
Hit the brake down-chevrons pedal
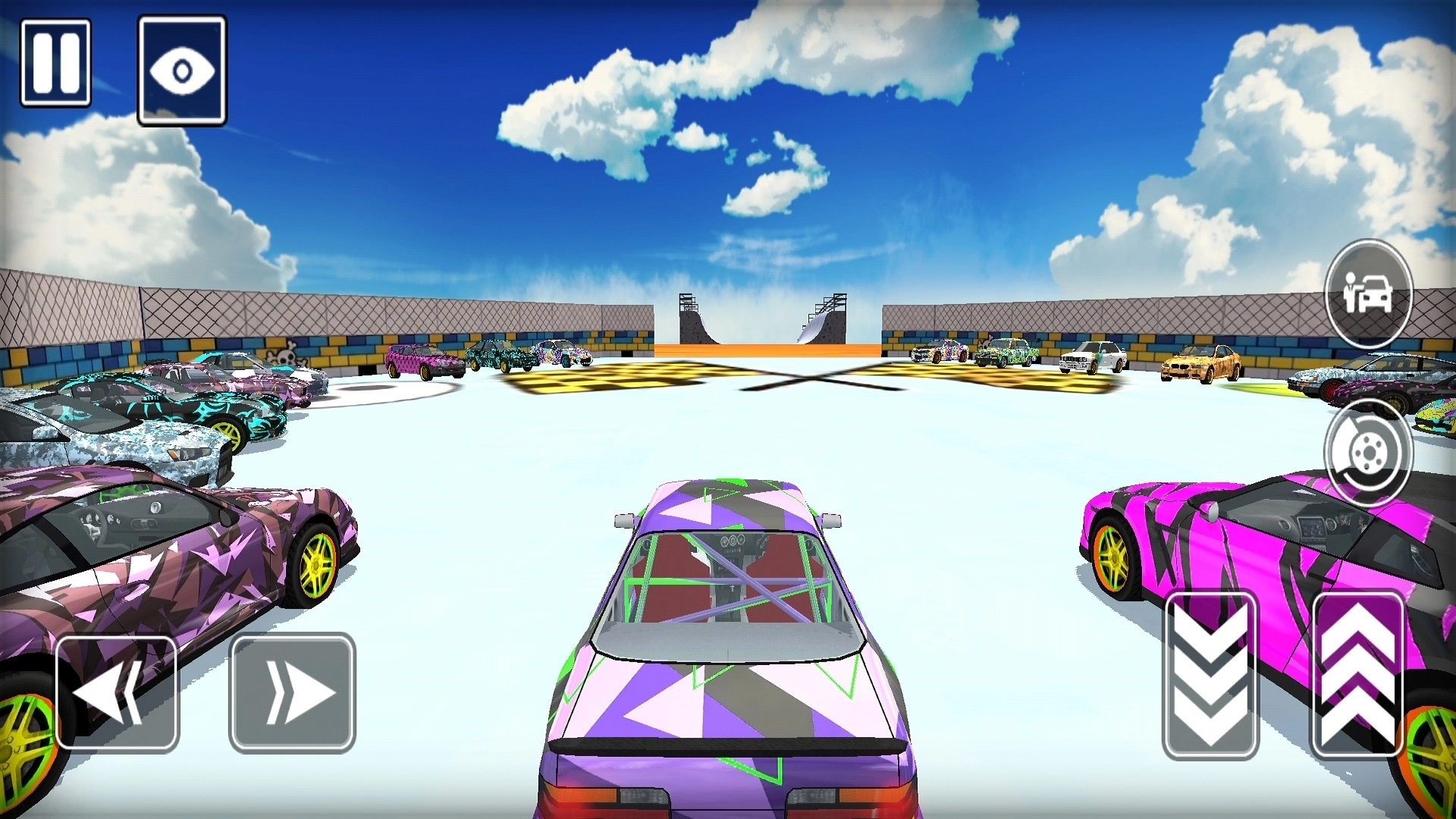[1210, 675]
